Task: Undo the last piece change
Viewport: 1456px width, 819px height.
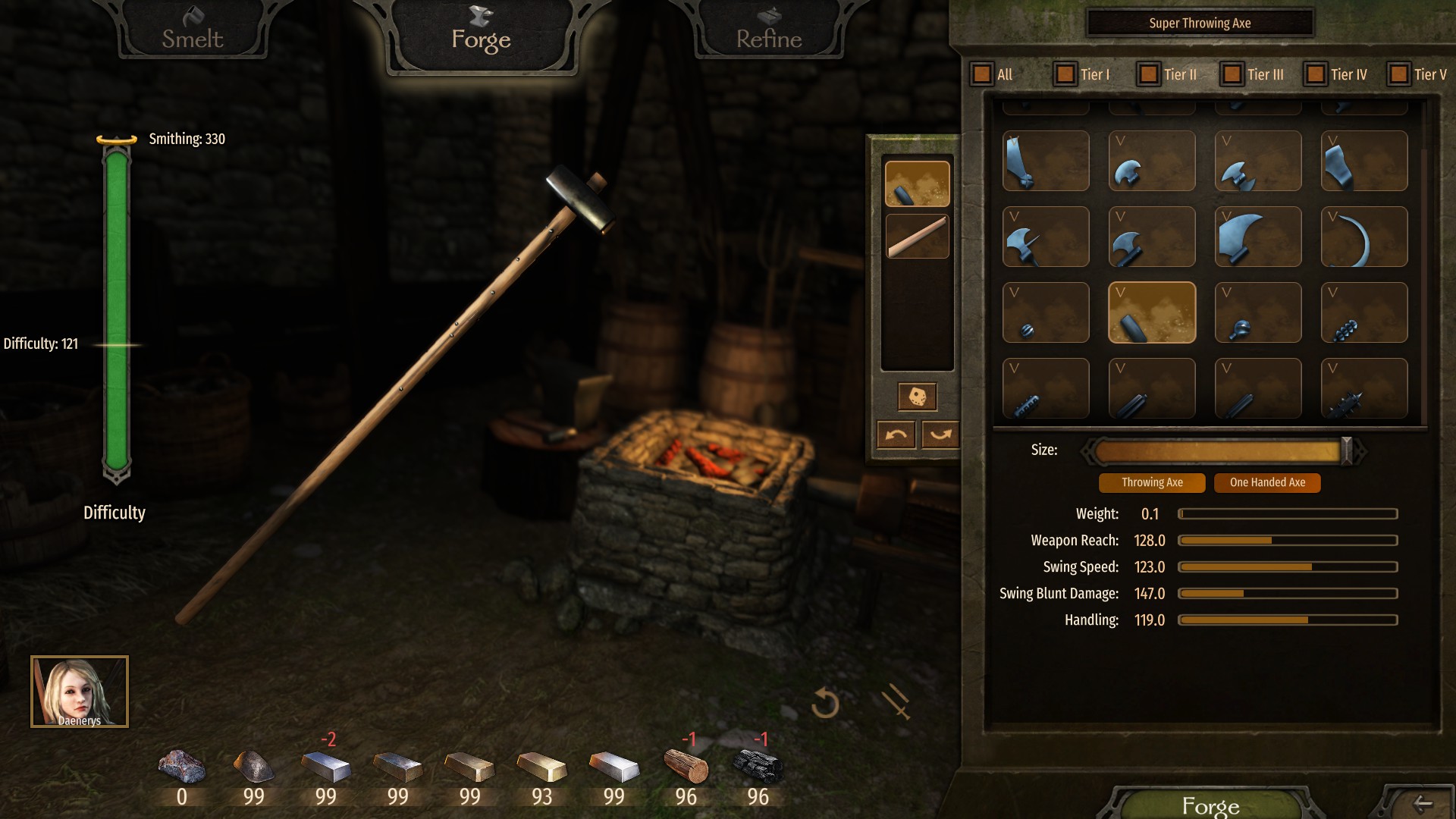Action: click(x=896, y=435)
